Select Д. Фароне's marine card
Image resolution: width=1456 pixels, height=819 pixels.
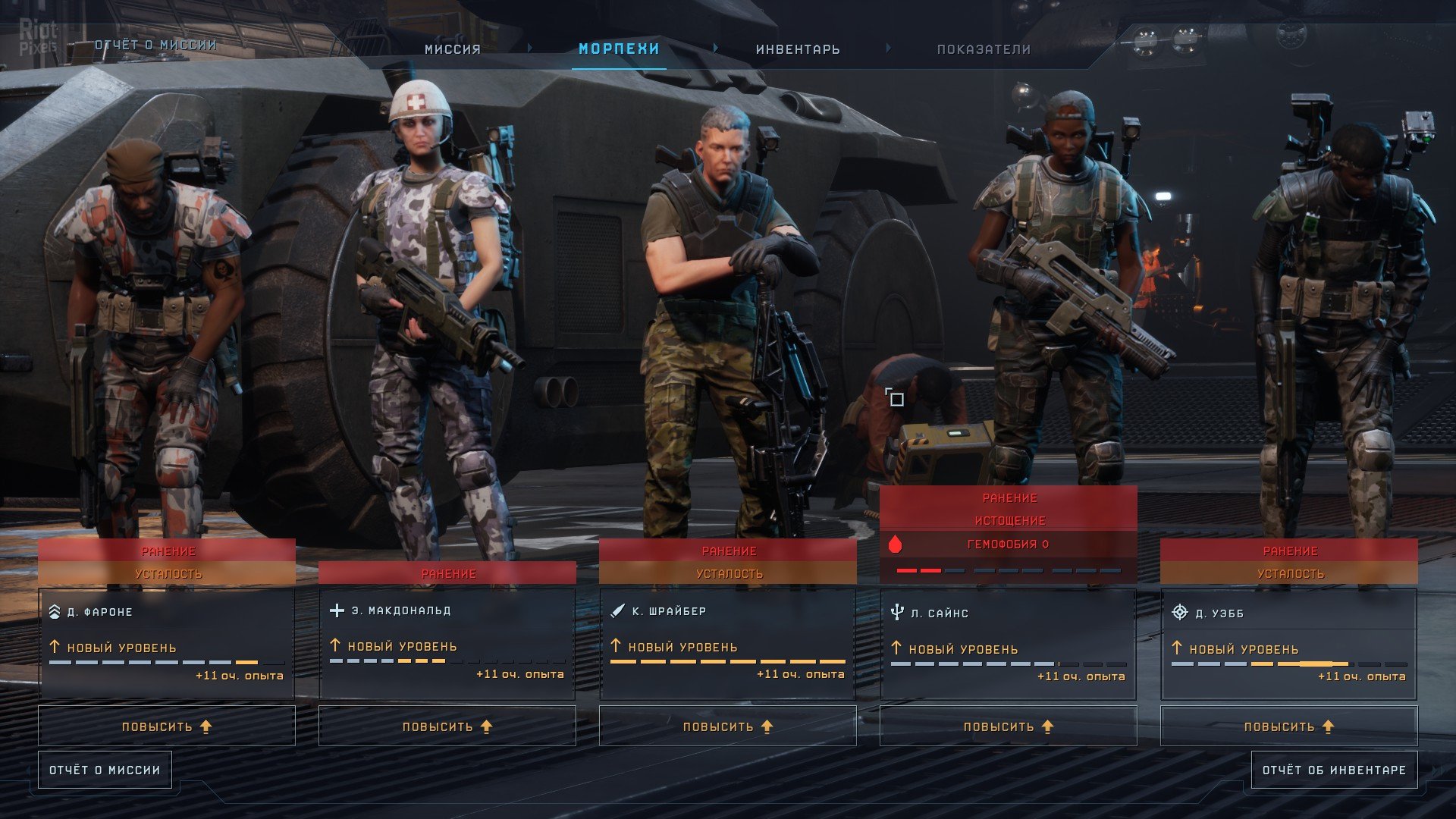pos(167,643)
